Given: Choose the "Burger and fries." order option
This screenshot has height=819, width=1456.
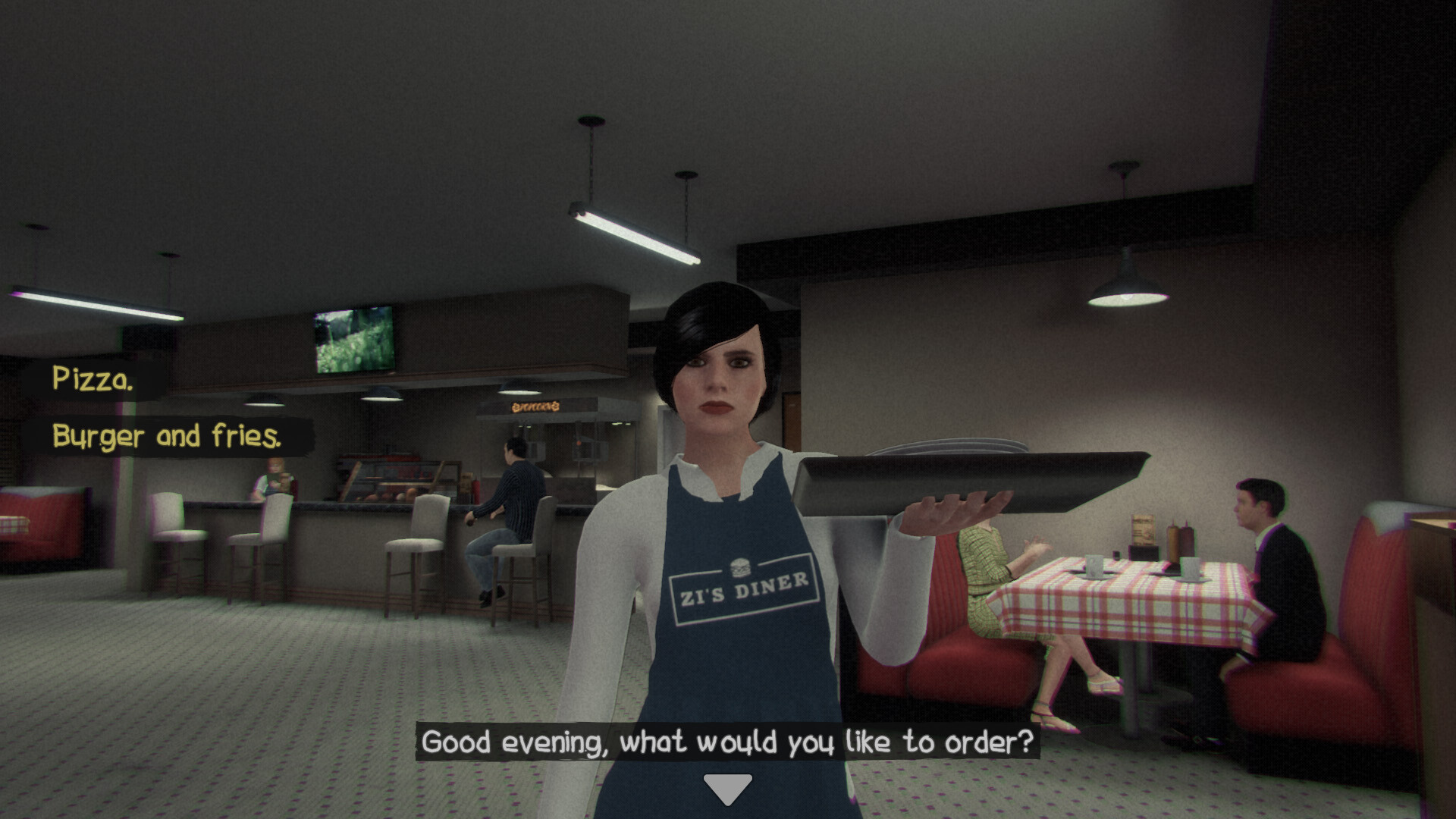Looking at the screenshot, I should pos(167,437).
